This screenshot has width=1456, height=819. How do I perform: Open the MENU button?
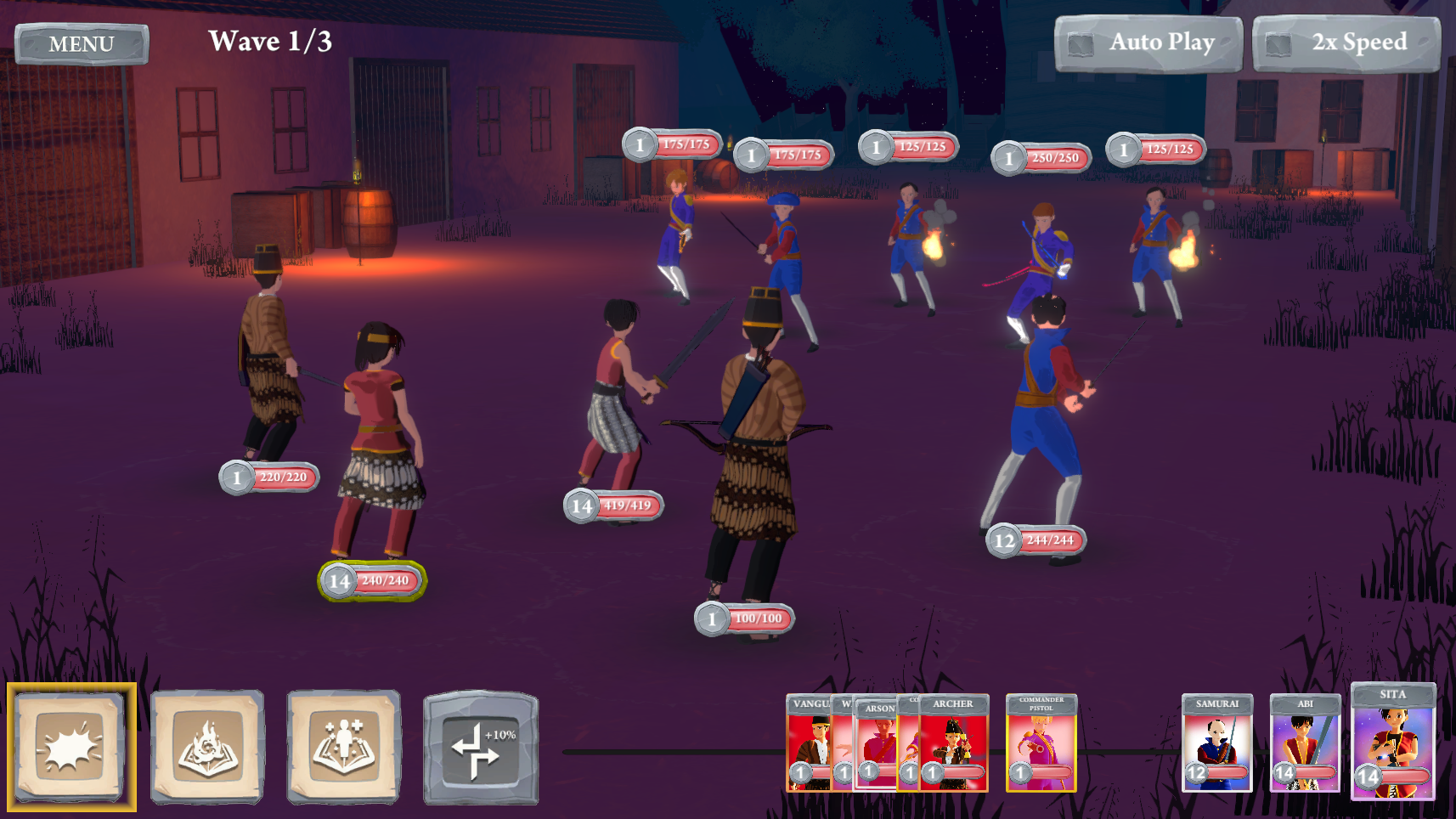(82, 44)
